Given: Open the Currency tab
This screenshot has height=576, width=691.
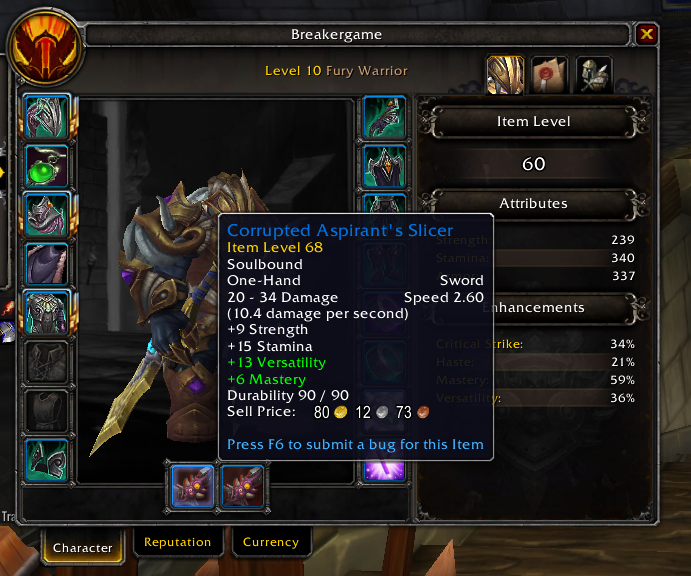Looking at the screenshot, I should pyautogui.click(x=270, y=542).
